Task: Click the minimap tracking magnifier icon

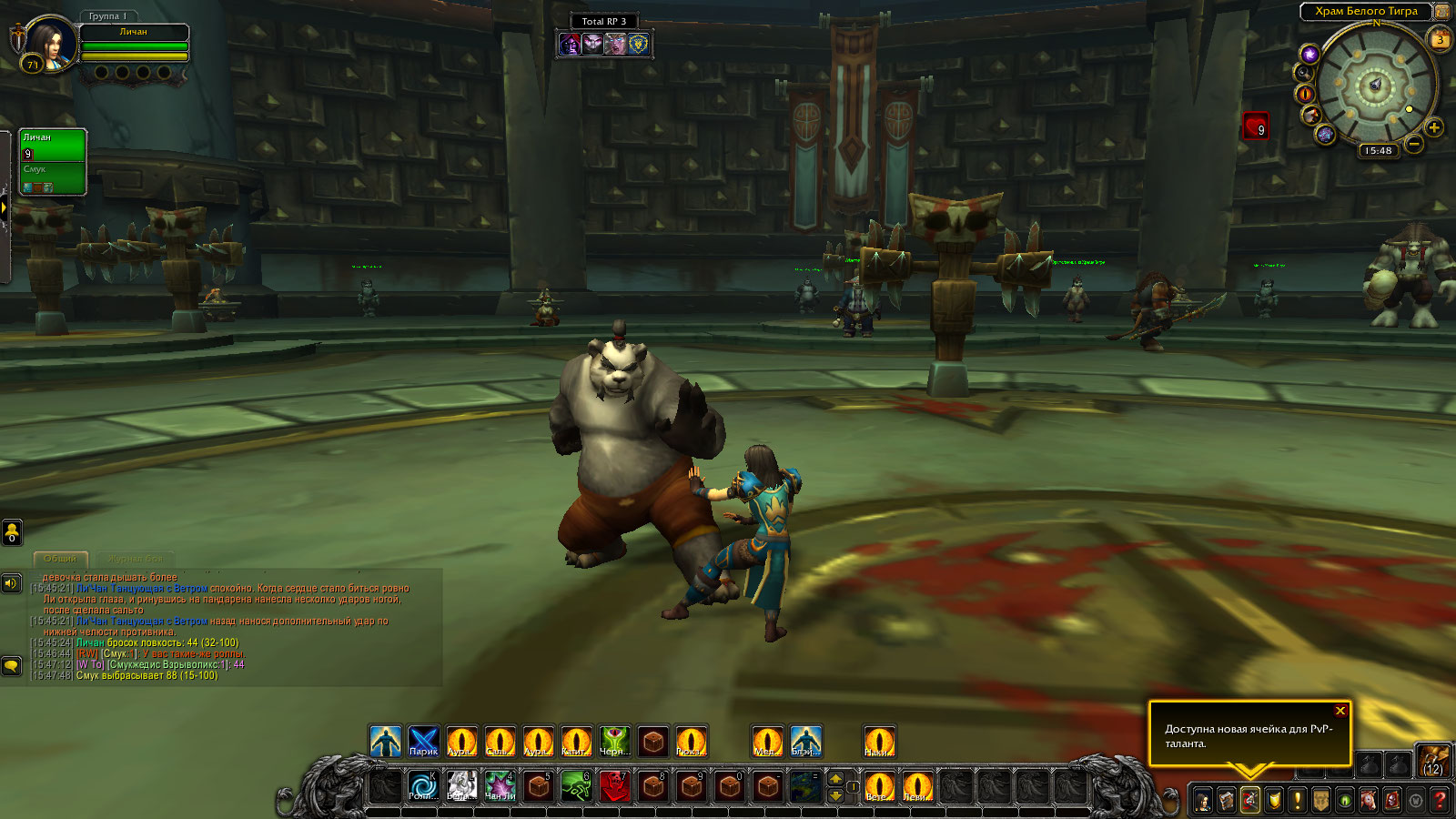Action: pos(1305,73)
